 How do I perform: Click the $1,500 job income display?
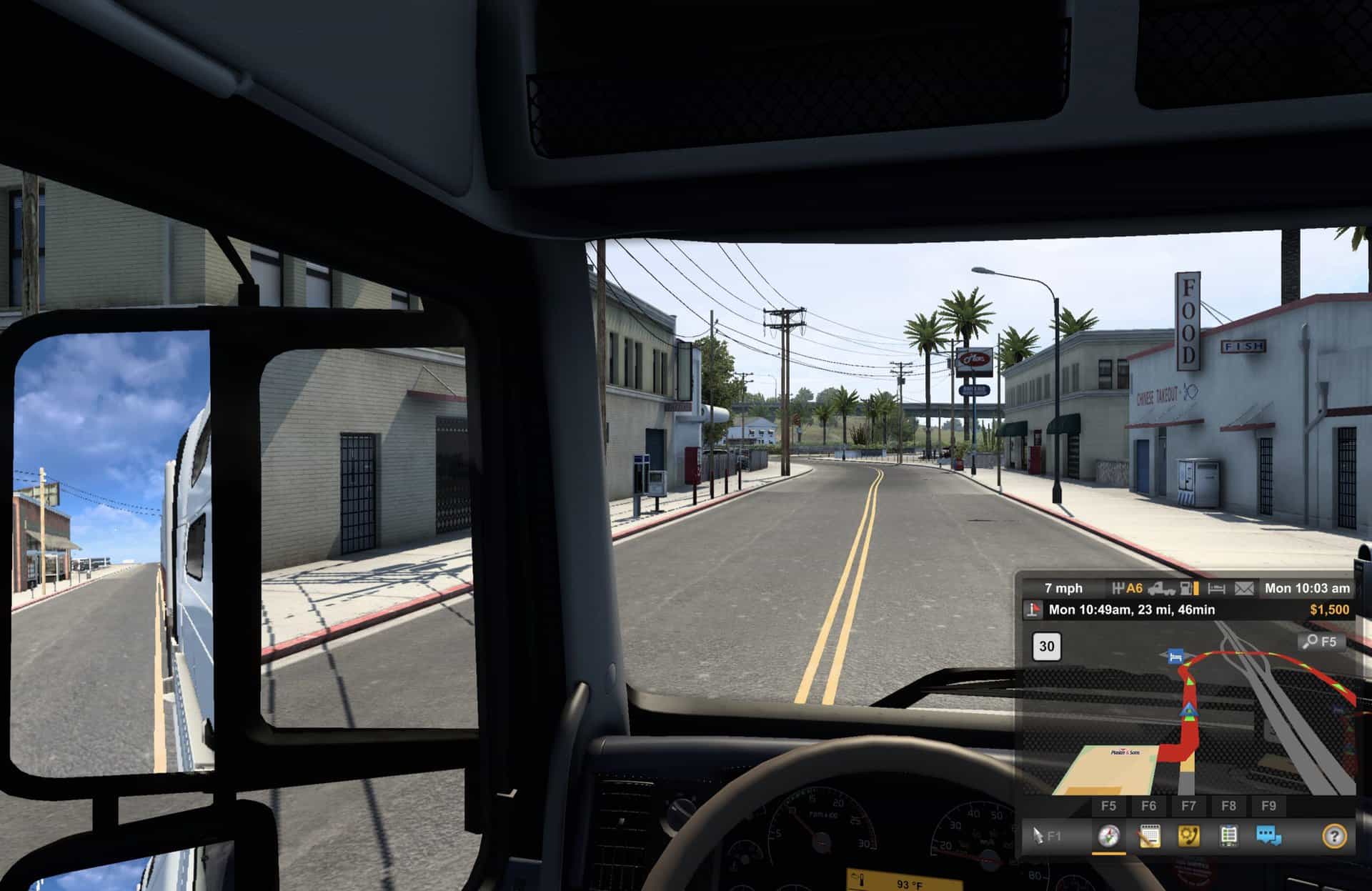click(x=1329, y=609)
